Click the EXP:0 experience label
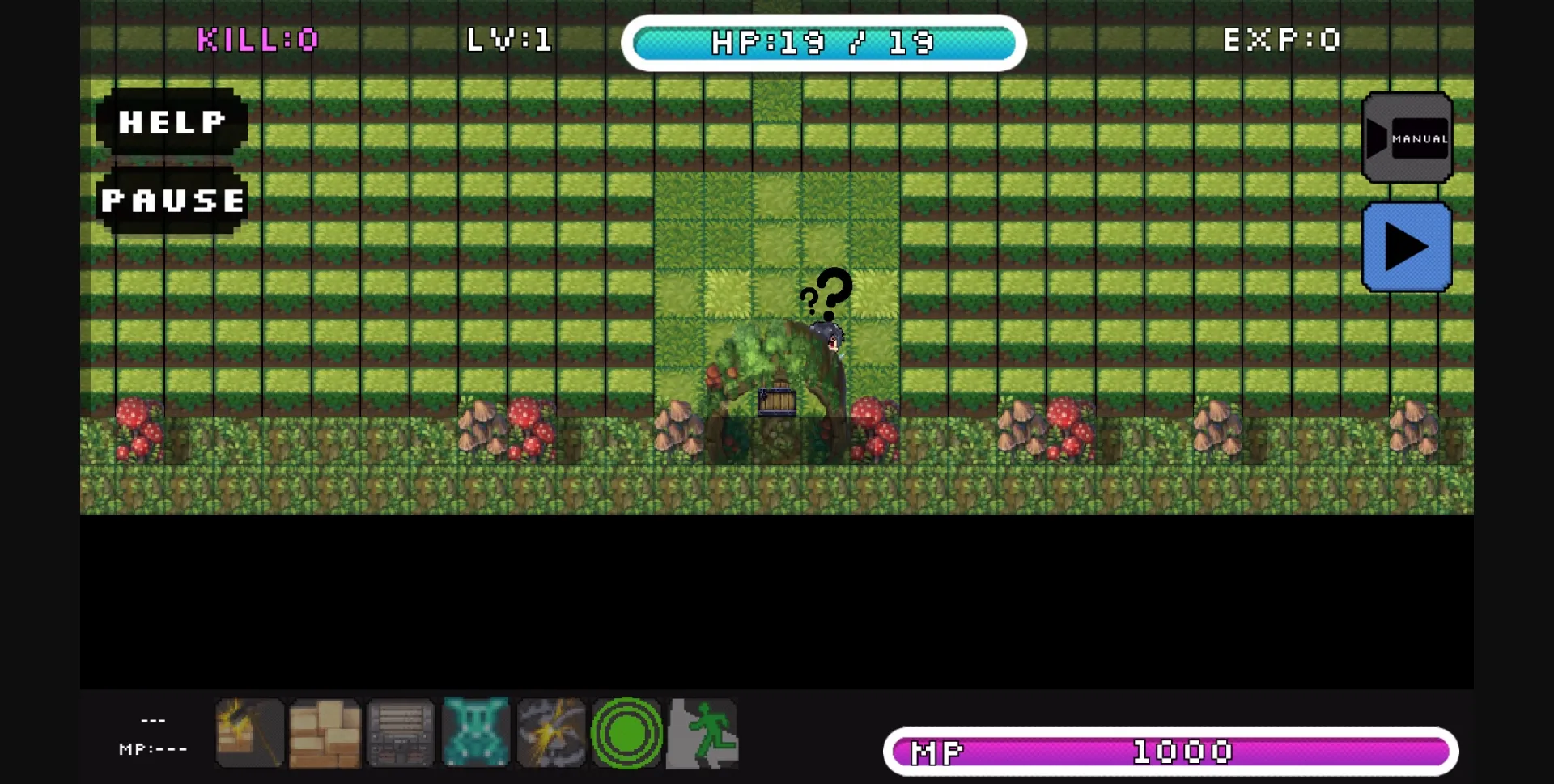The height and width of the screenshot is (784, 1554). pos(1281,40)
